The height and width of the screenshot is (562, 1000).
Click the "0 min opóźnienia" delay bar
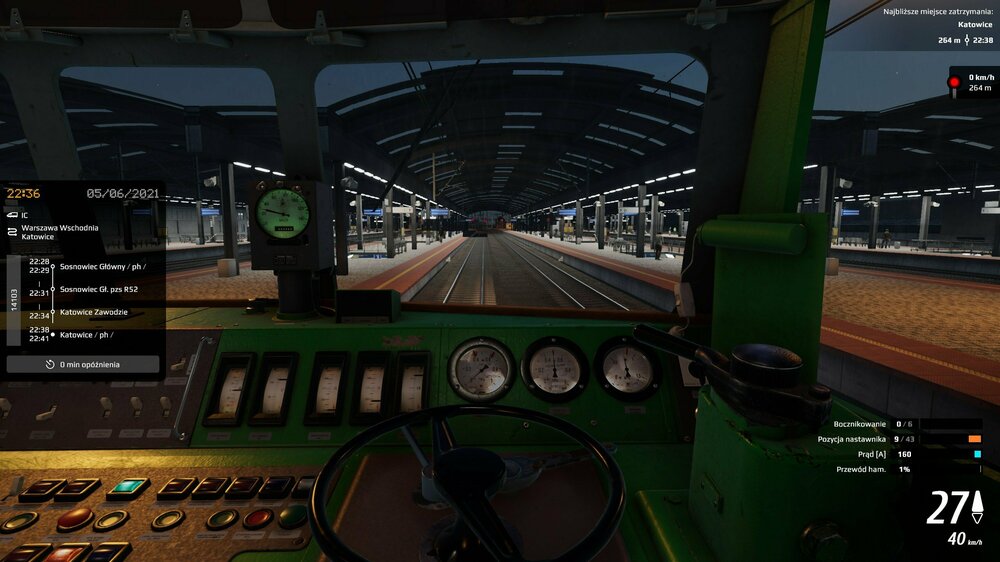[x=83, y=364]
